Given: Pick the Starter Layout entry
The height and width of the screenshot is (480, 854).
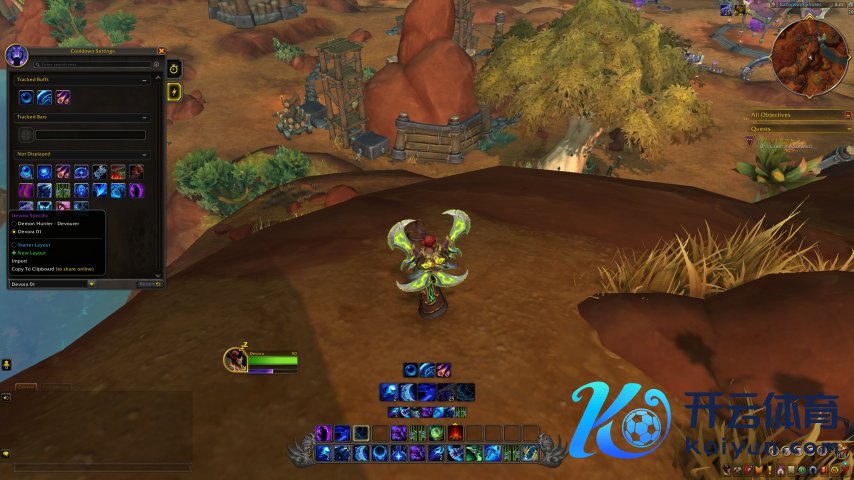Looking at the screenshot, I should [33, 245].
